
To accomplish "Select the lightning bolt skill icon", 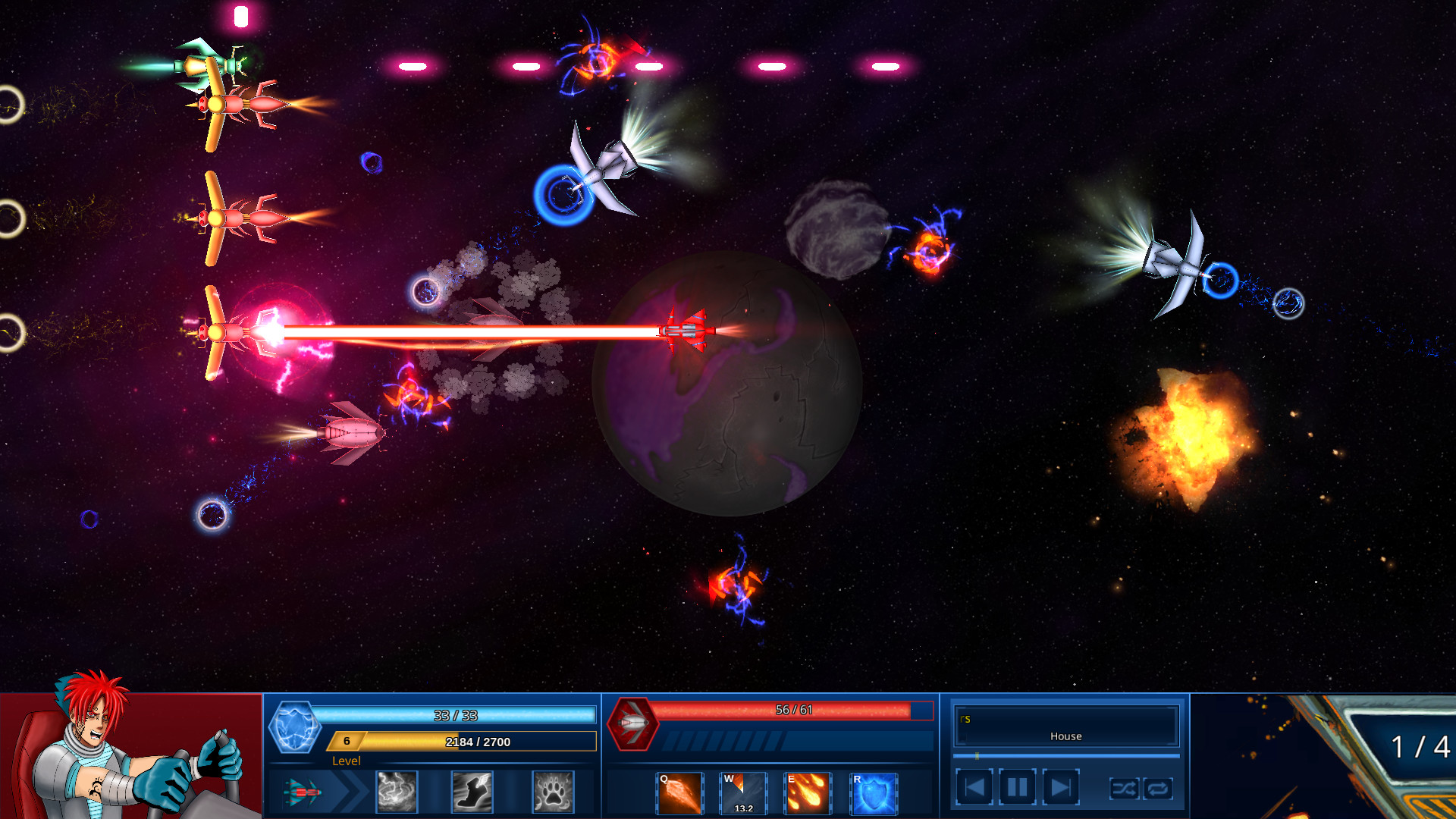I will coord(395,792).
